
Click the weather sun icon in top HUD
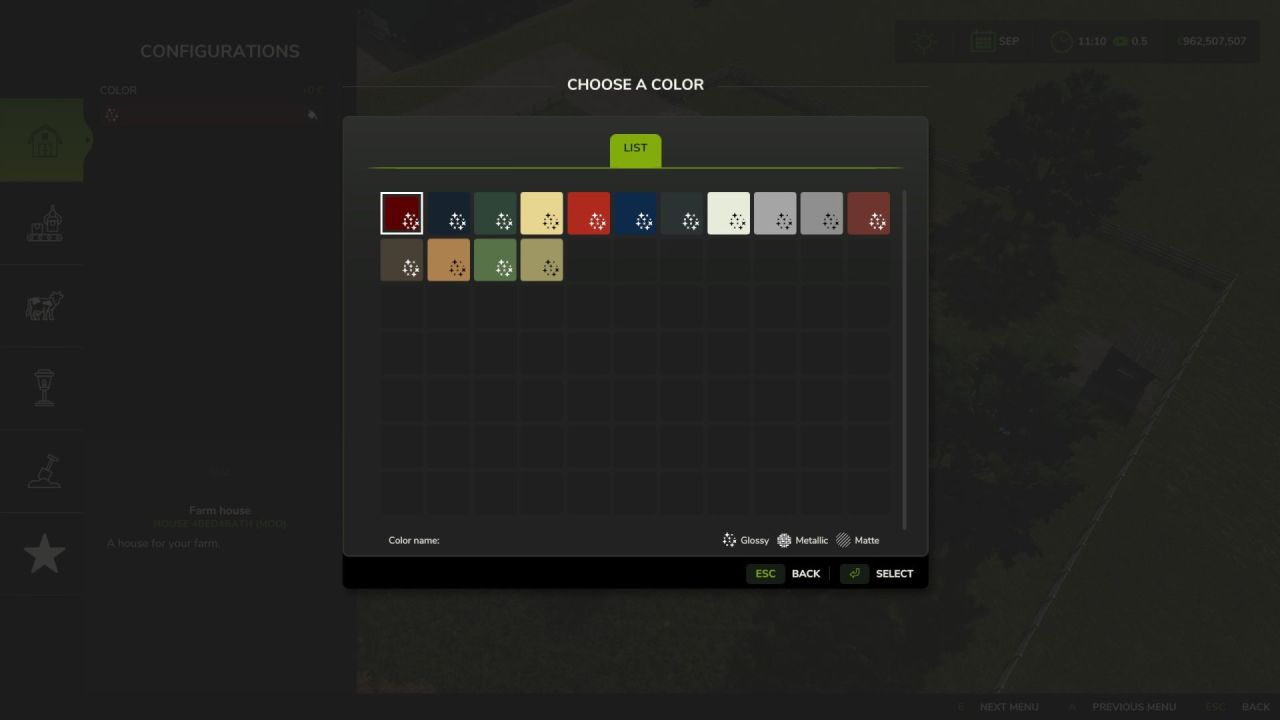(x=922, y=41)
